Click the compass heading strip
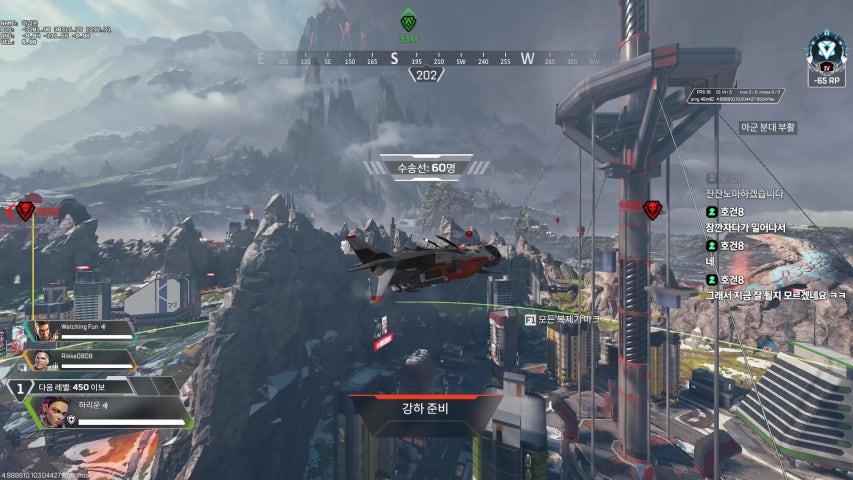The width and height of the screenshot is (853, 480). (x=427, y=59)
